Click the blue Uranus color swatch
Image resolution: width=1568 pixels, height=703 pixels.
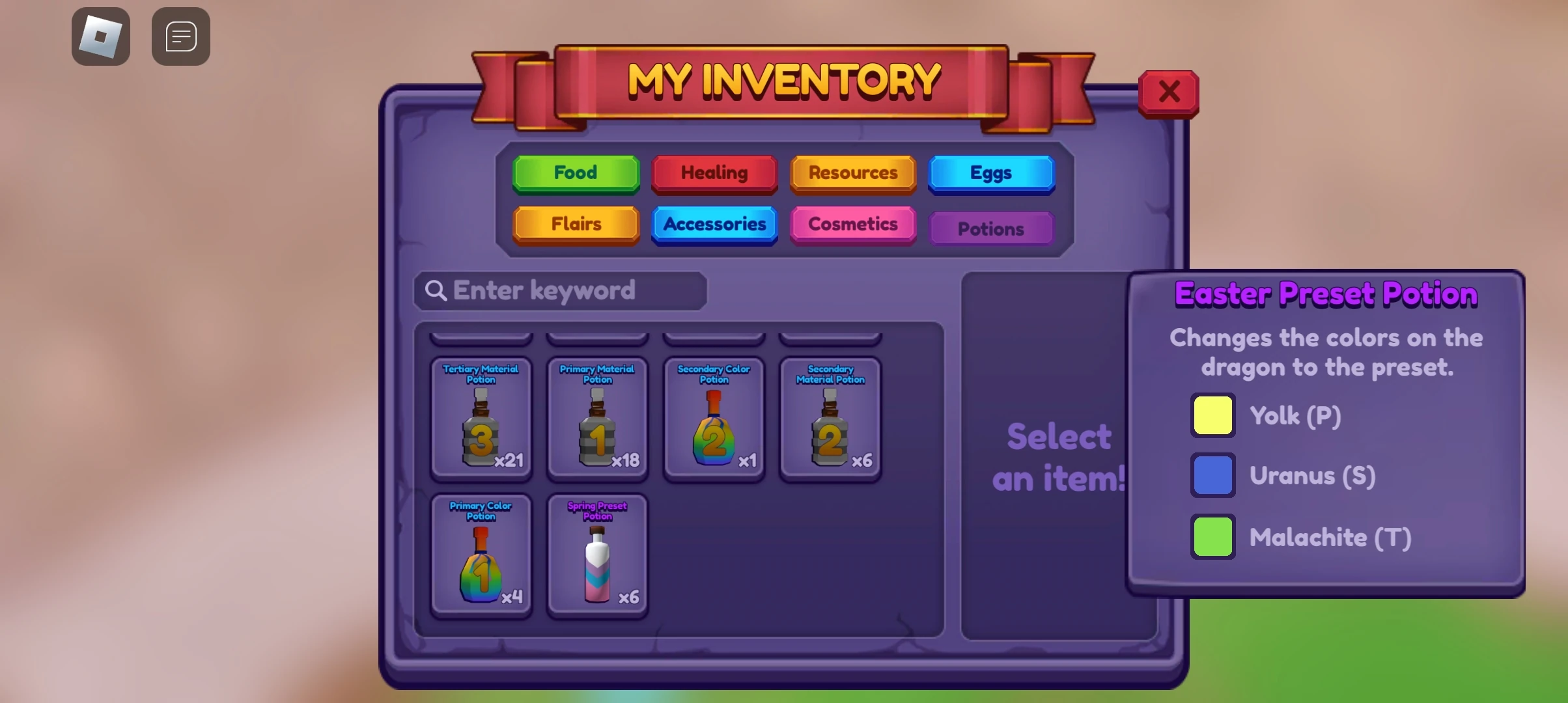1212,475
